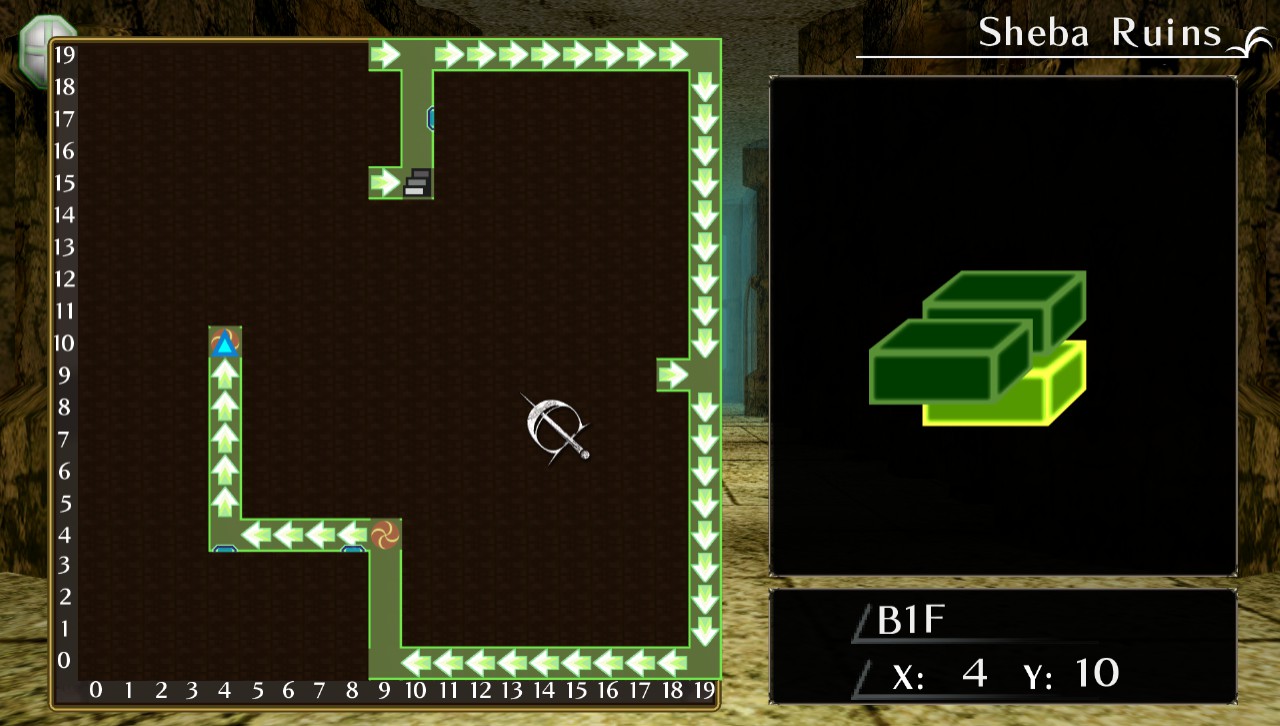Image resolution: width=1280 pixels, height=726 pixels.
Task: Click the door icon beside the spinner tile
Action: coord(352,550)
